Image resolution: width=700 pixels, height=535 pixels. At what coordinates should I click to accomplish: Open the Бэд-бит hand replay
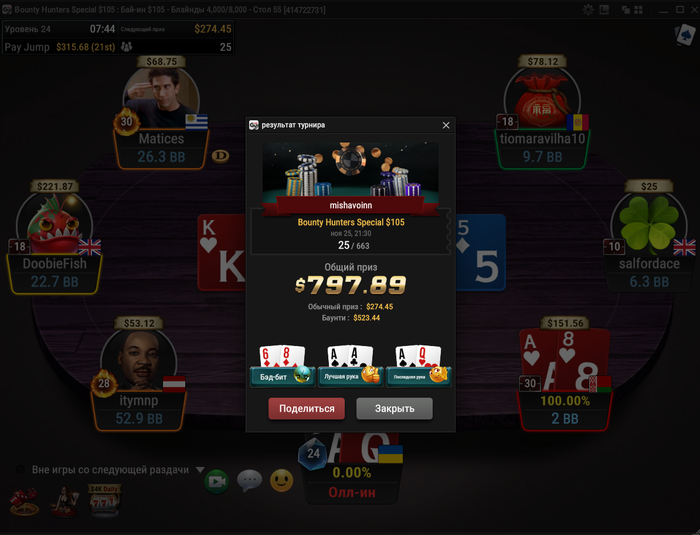click(x=281, y=366)
